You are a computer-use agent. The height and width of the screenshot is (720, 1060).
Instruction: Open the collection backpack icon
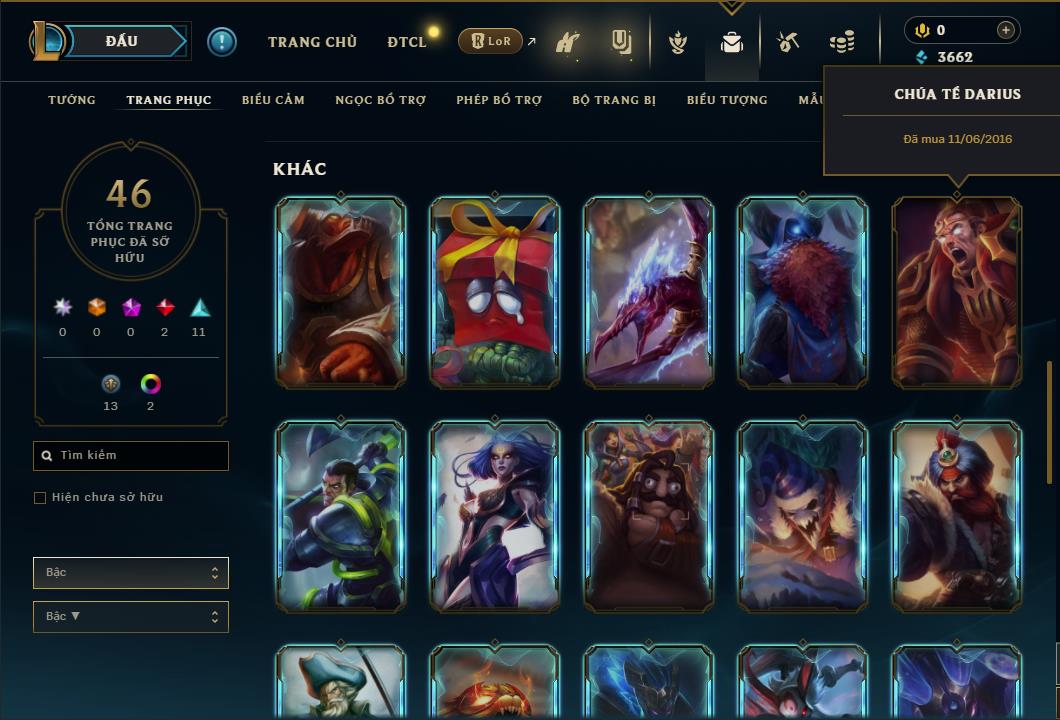[x=732, y=43]
